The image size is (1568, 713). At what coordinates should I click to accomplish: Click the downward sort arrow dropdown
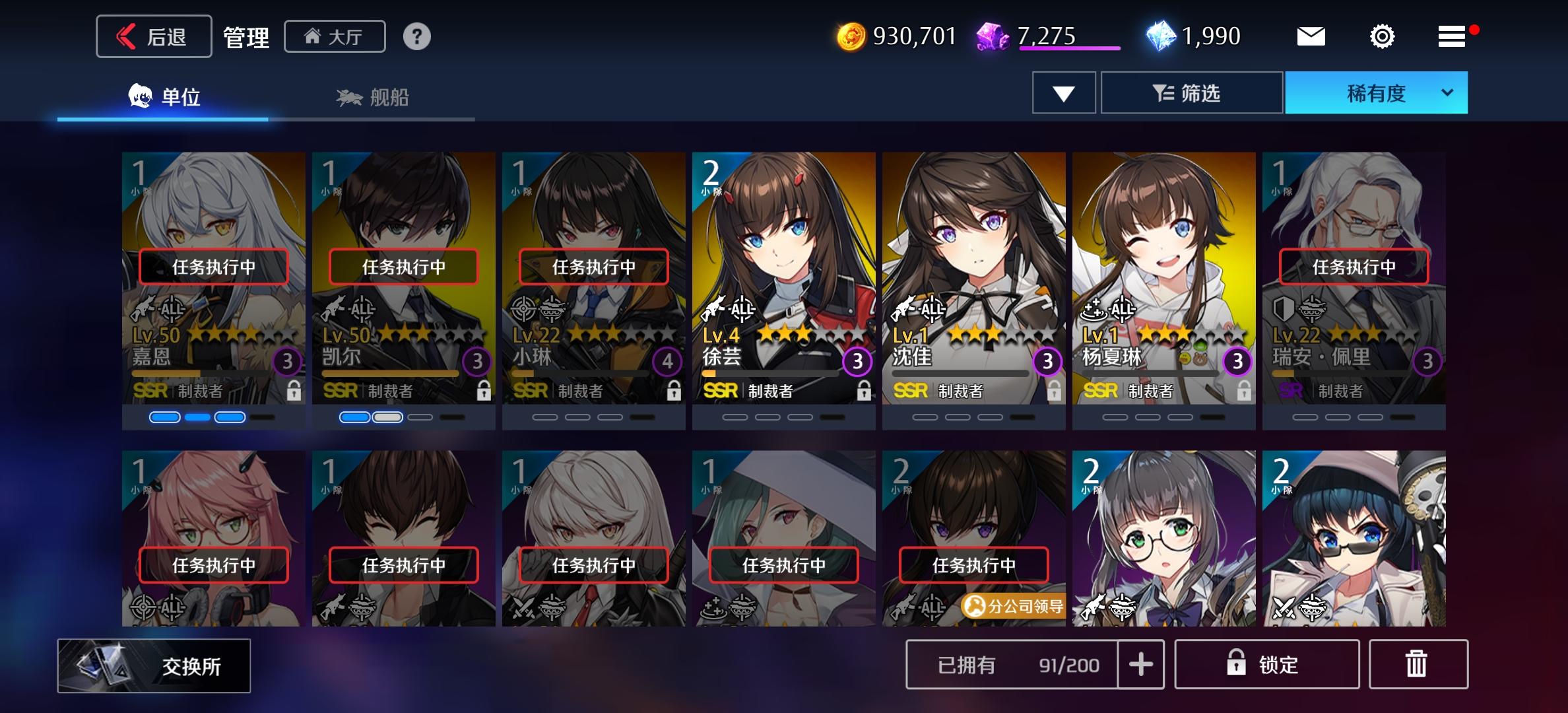pos(1063,92)
